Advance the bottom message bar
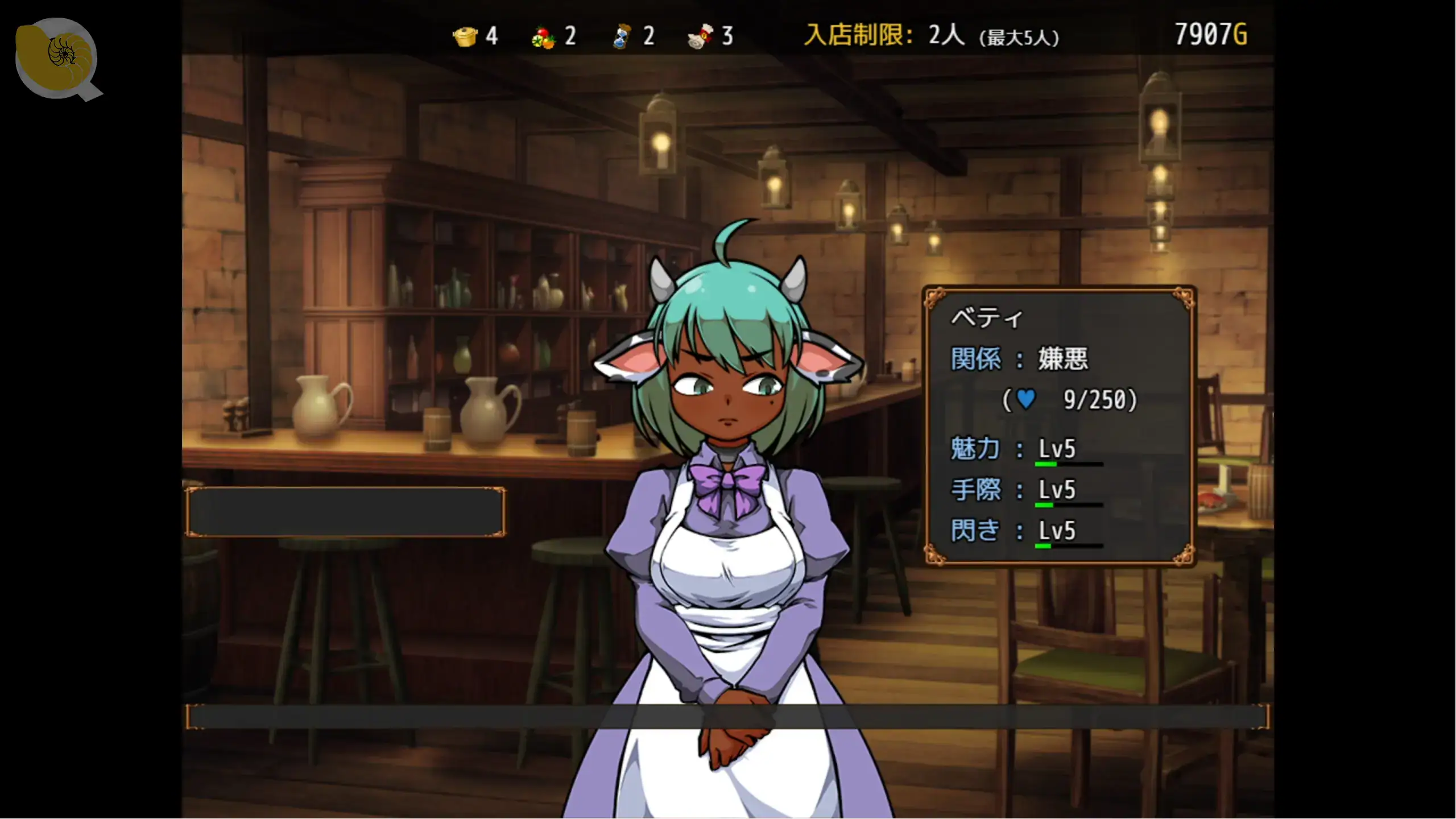1456x819 pixels. coord(727,717)
